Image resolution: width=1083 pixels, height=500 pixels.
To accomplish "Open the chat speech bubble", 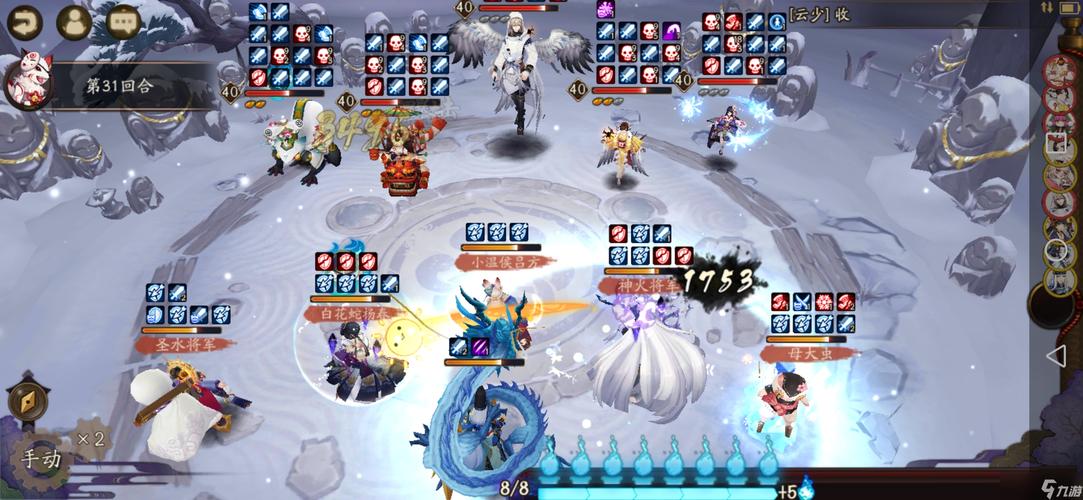I will click(x=124, y=21).
